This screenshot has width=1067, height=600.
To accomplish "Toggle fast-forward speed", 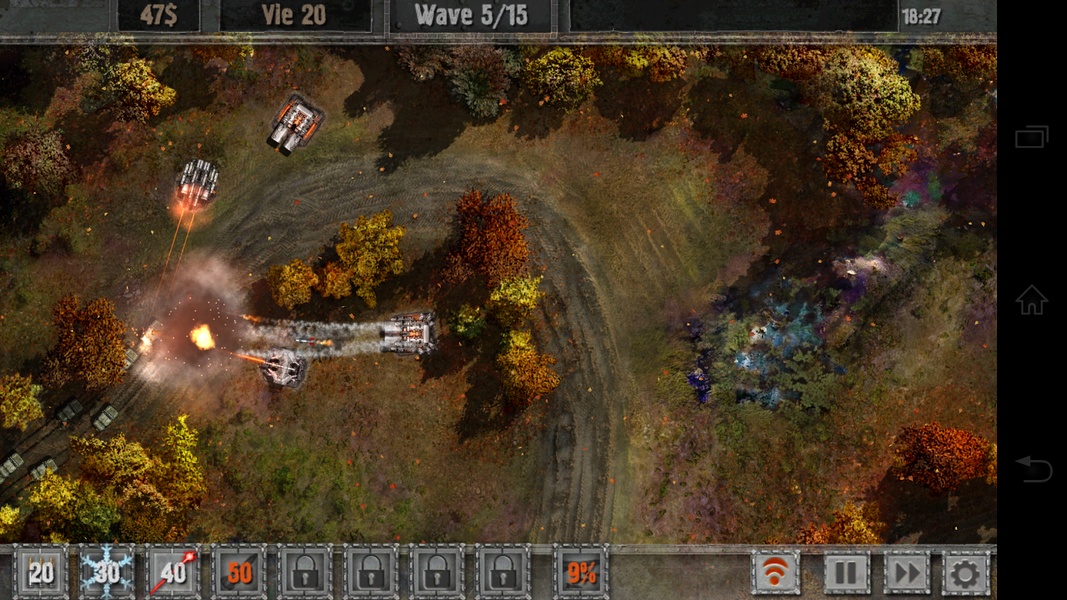I will coord(906,572).
